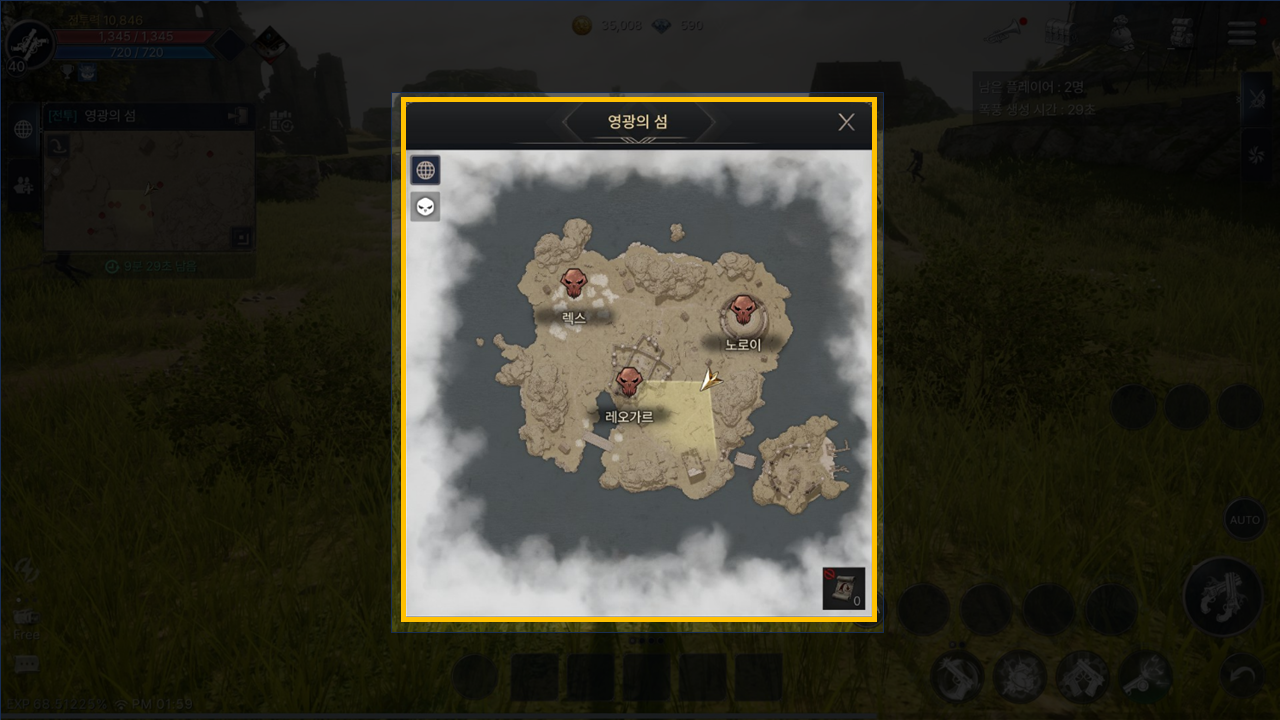Screen dimensions: 1280x720
Task: Close the 영광의 섬 map window
Action: (846, 122)
